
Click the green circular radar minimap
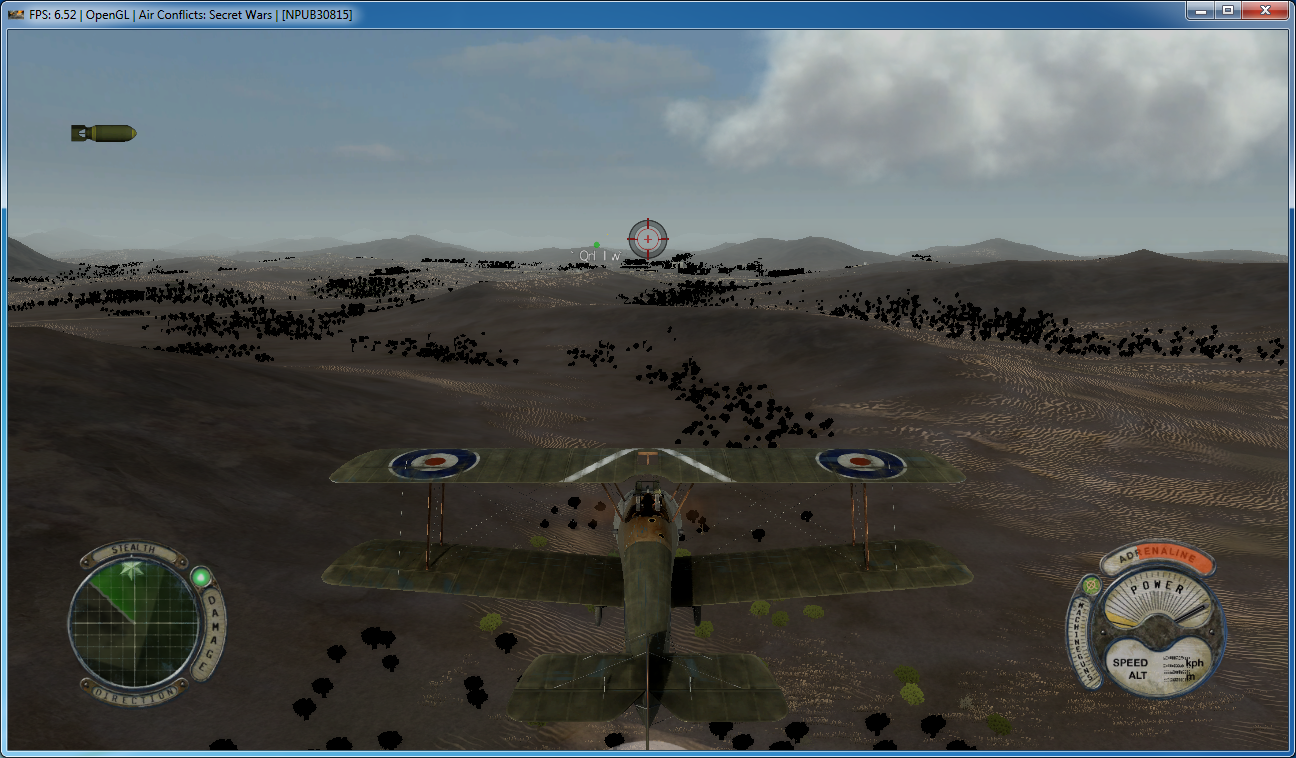(135, 621)
